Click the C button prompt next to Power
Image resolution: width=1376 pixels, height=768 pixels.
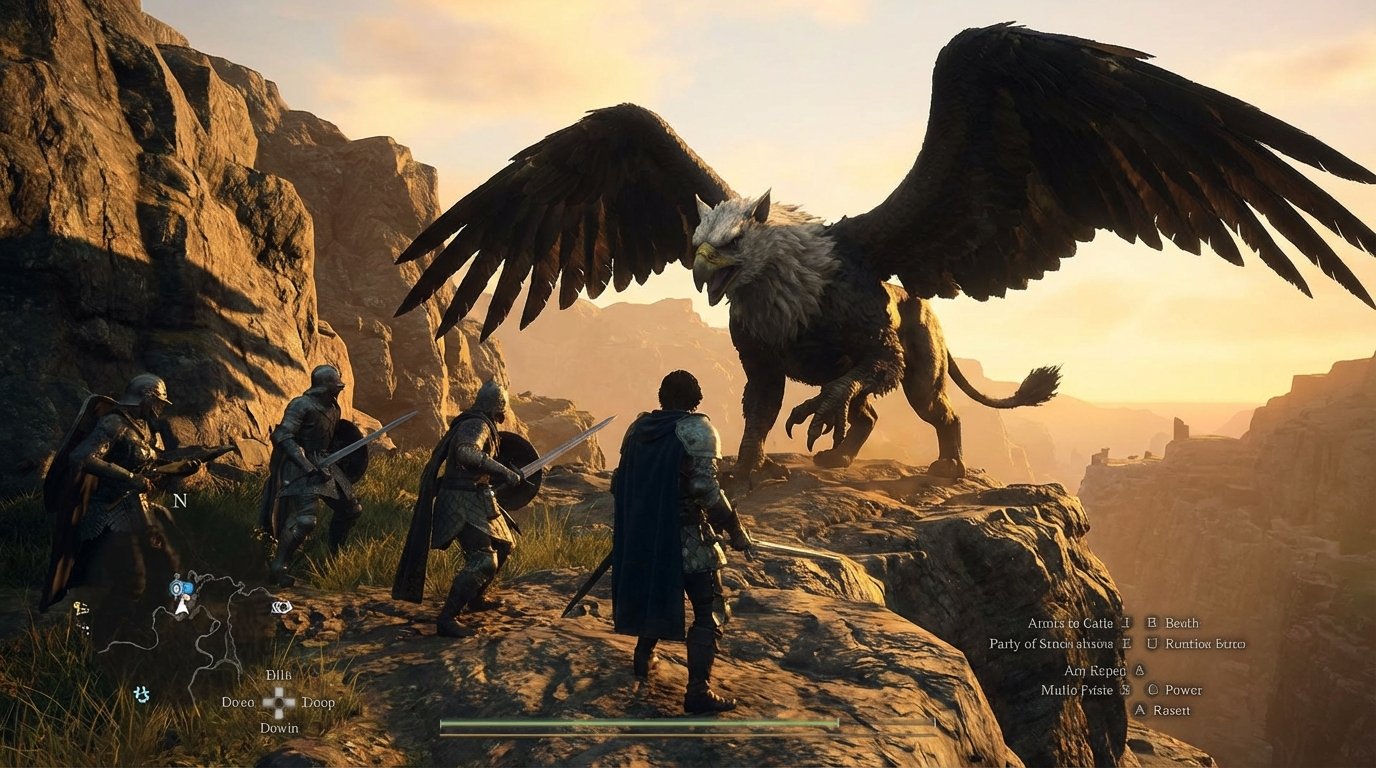coord(1153,690)
